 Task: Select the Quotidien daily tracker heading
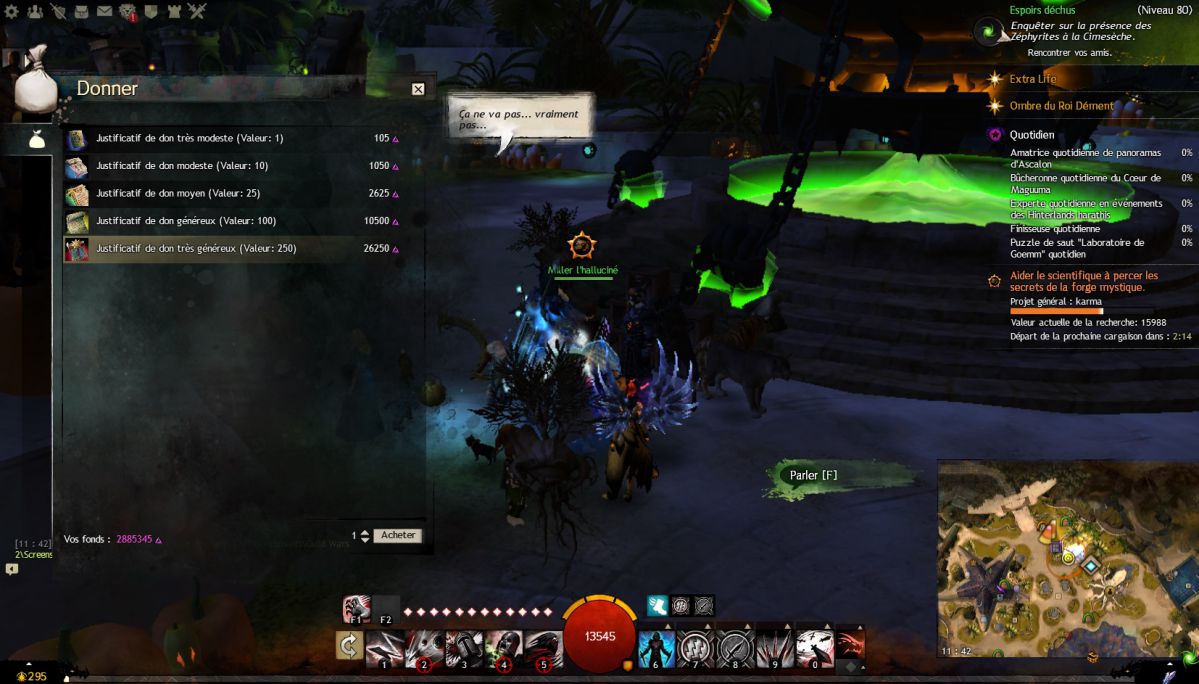tap(1031, 135)
